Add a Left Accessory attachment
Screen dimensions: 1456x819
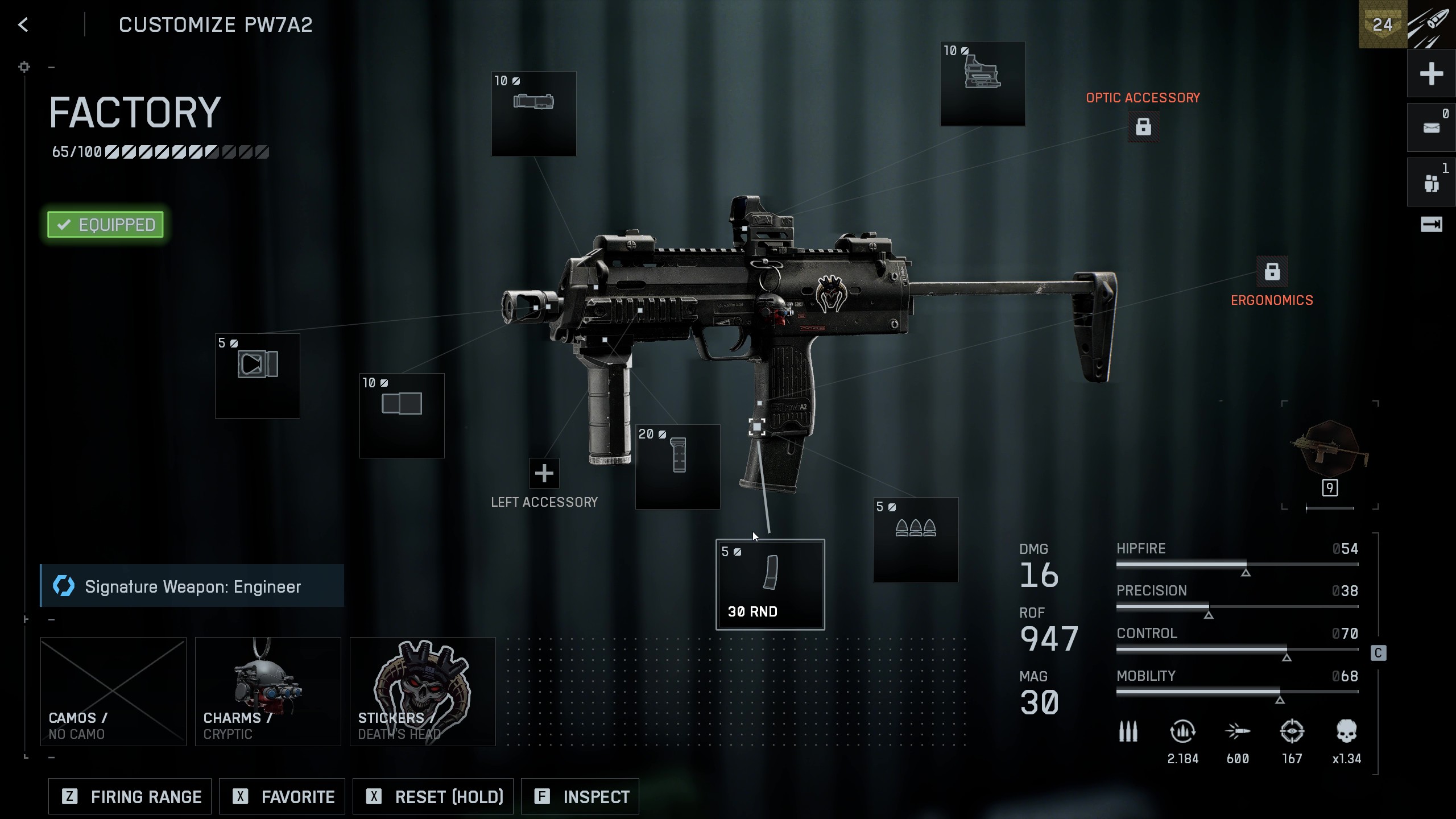[x=544, y=473]
